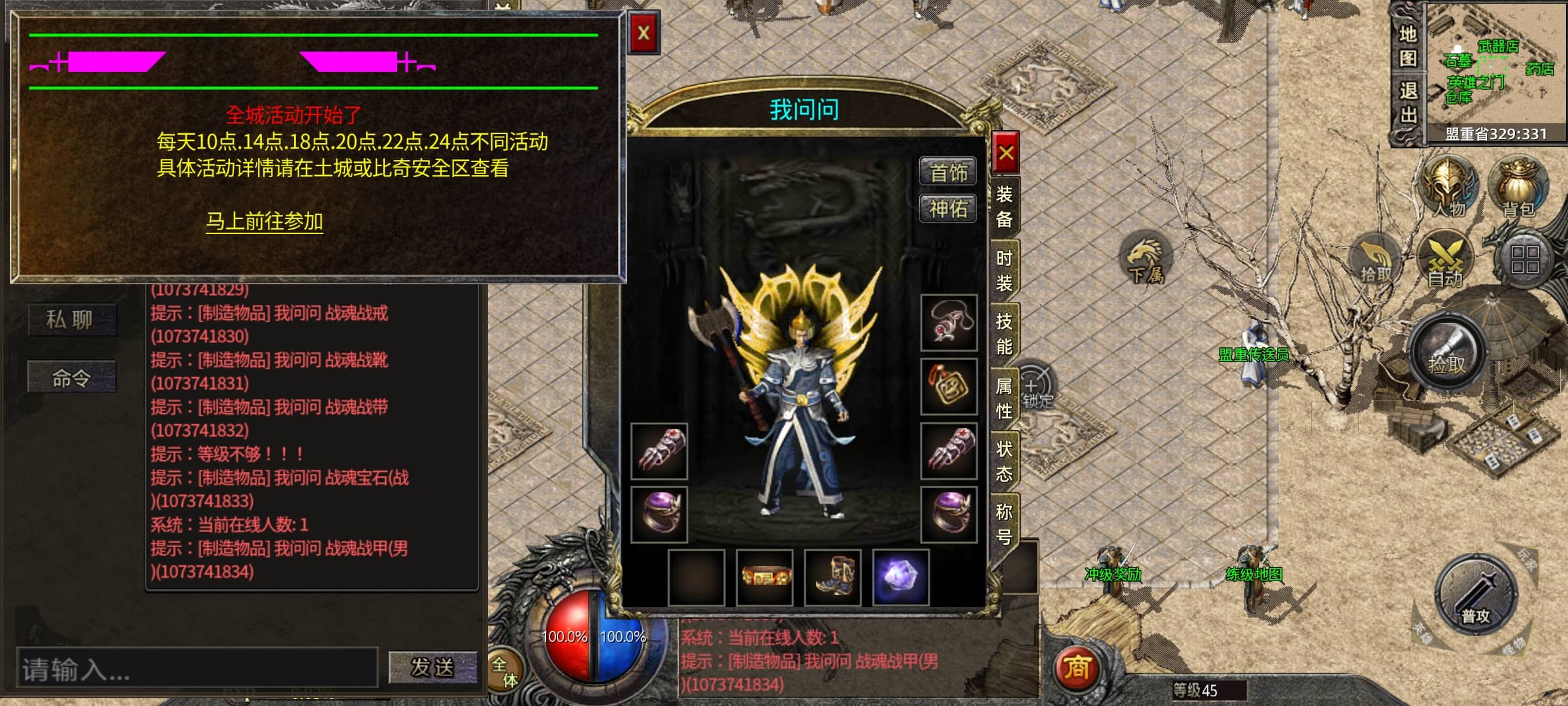Image resolution: width=1568 pixels, height=706 pixels.
Task: Switch to the 技能 skills tab
Action: tap(1004, 334)
